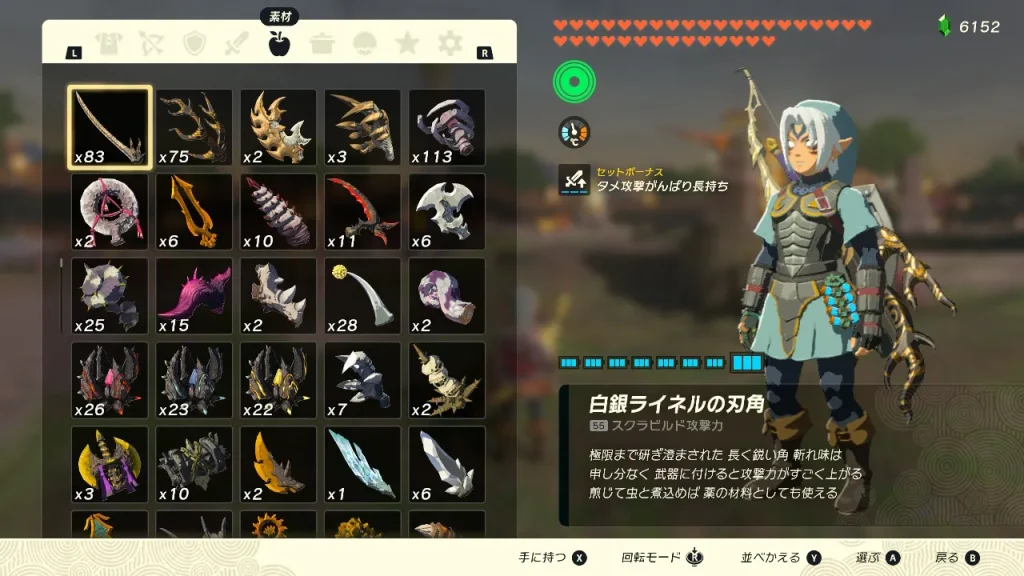
Task: Open the weapons sword tab
Action: pyautogui.click(x=237, y=43)
